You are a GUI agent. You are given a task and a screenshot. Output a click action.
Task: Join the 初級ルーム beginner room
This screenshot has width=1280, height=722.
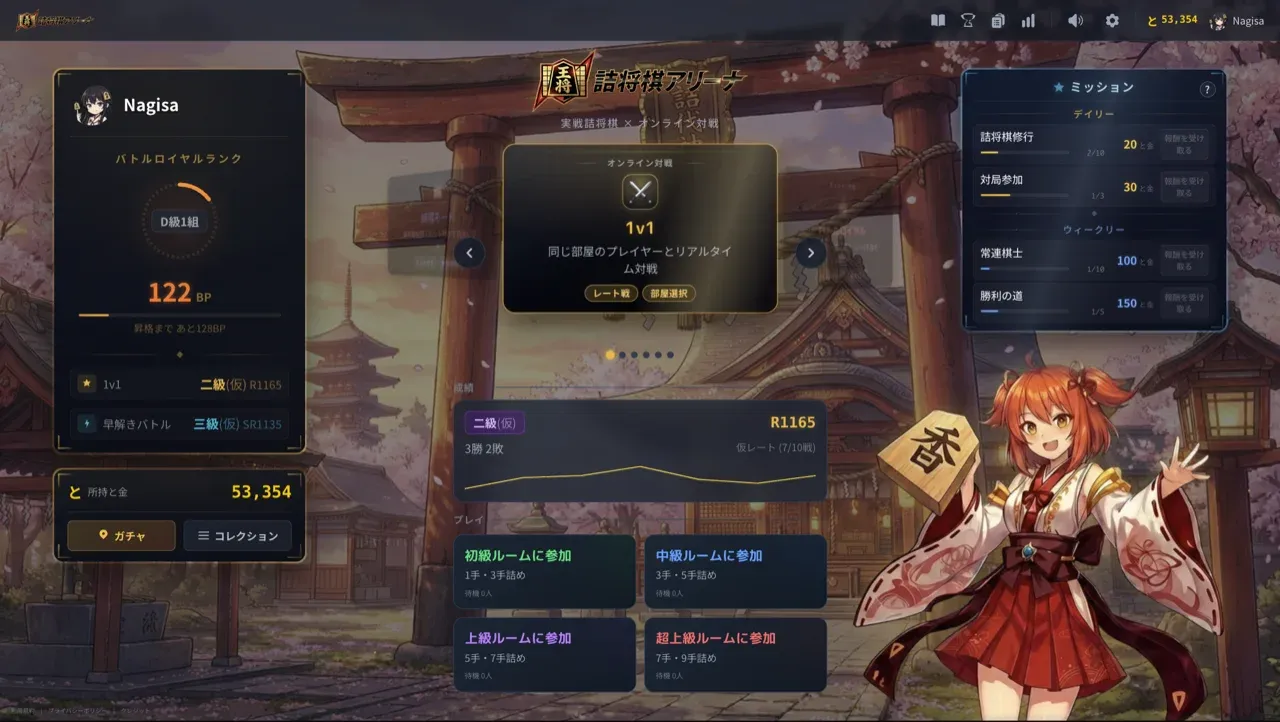pos(544,572)
